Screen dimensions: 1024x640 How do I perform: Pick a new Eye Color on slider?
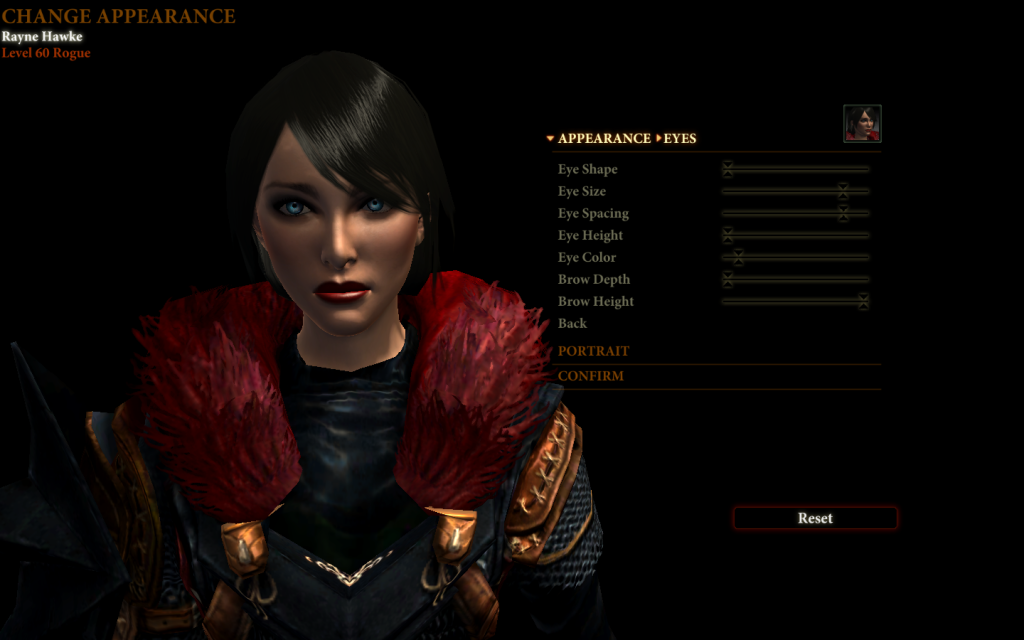pyautogui.click(x=738, y=257)
